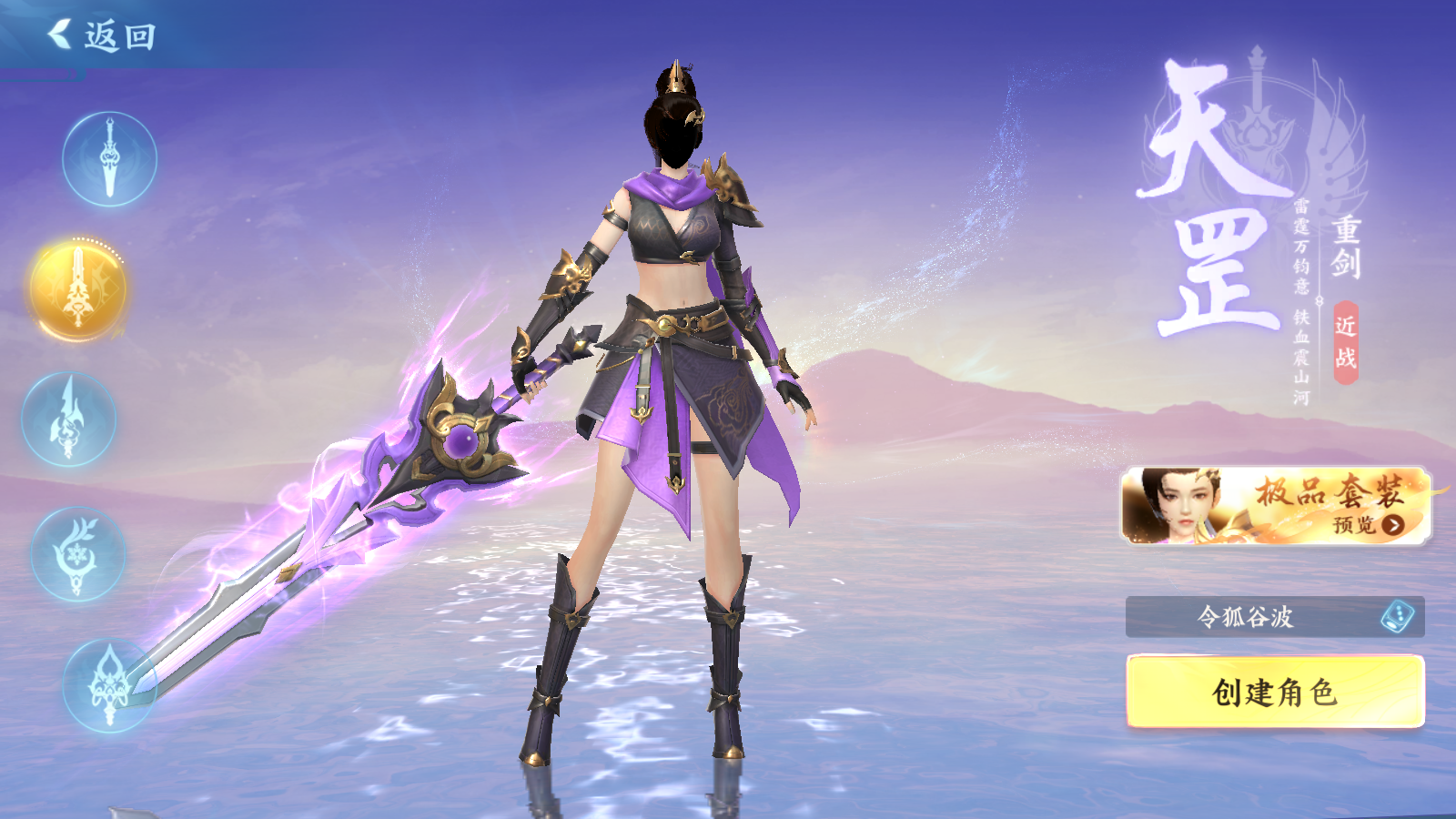Pick the third blue class emblem
The width and height of the screenshot is (1456, 819).
pos(69,420)
